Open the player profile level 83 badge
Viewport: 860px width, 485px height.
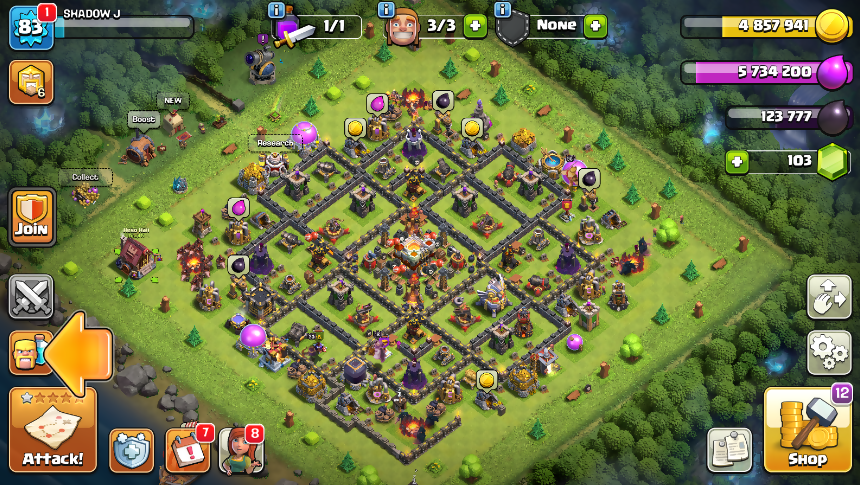pyautogui.click(x=30, y=28)
